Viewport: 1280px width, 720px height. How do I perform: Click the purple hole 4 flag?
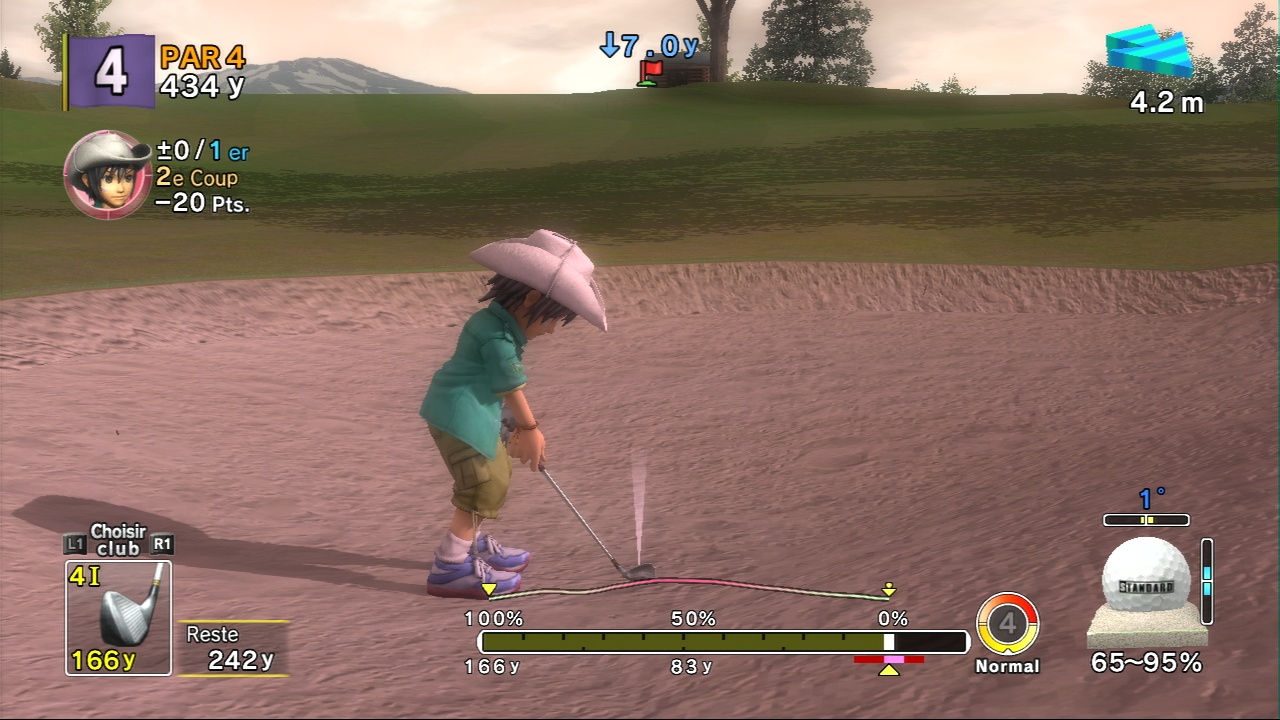(x=110, y=71)
